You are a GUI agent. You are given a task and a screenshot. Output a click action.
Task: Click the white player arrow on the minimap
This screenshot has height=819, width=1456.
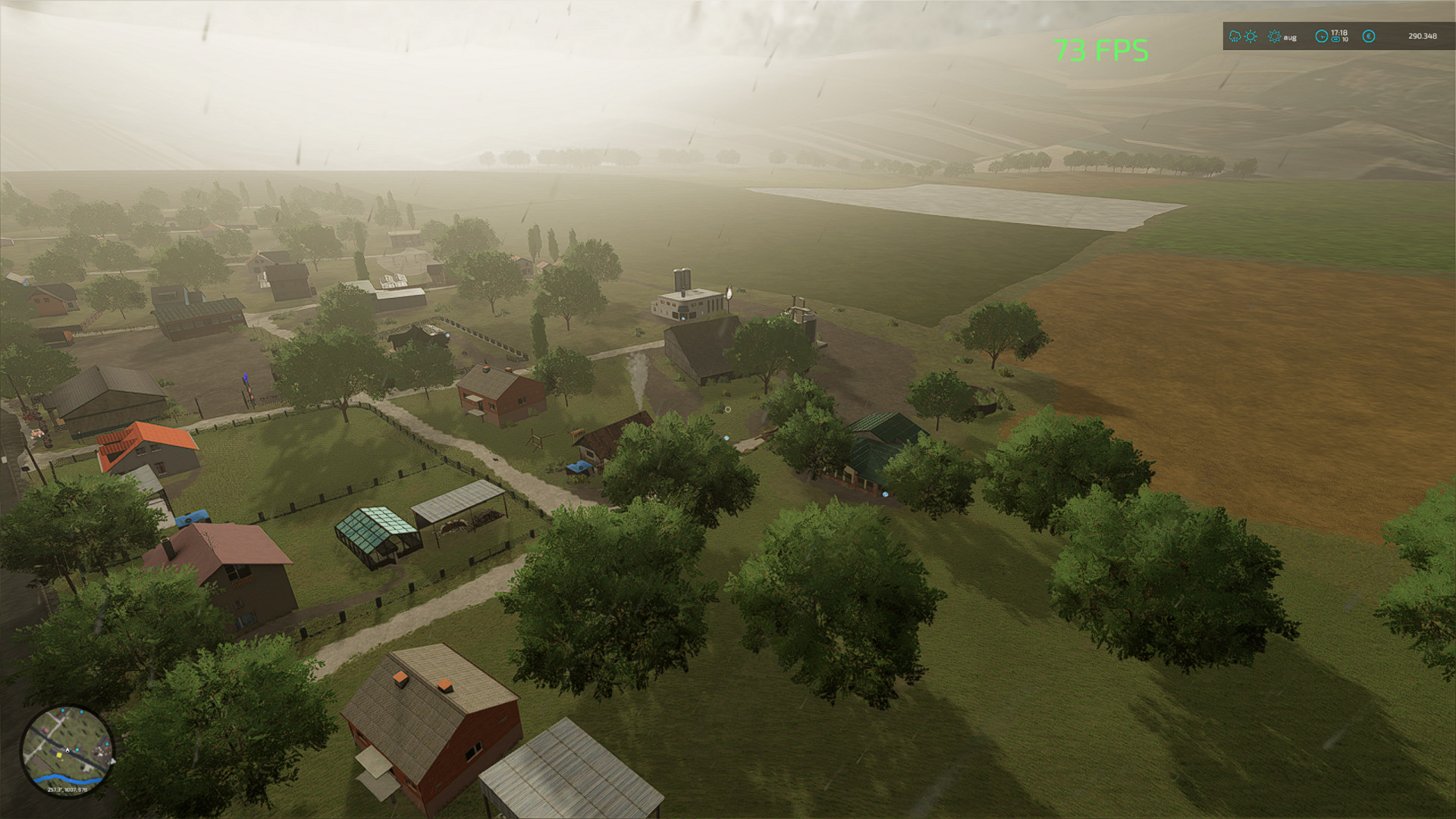pyautogui.click(x=67, y=750)
